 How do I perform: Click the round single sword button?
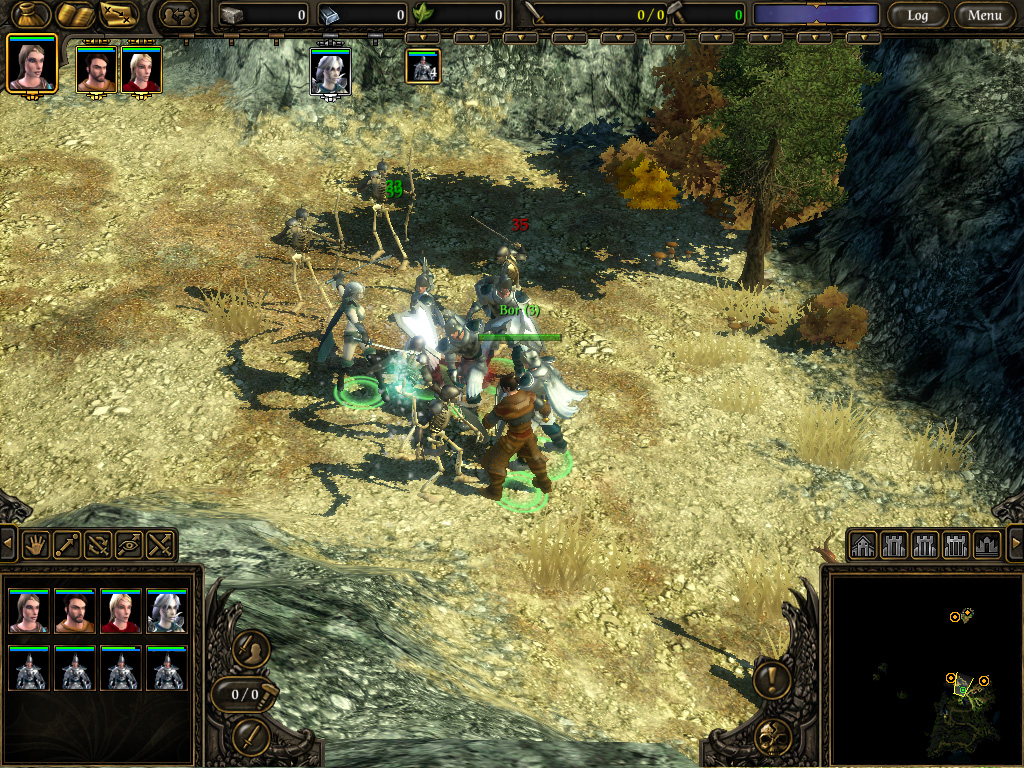pyautogui.click(x=251, y=736)
